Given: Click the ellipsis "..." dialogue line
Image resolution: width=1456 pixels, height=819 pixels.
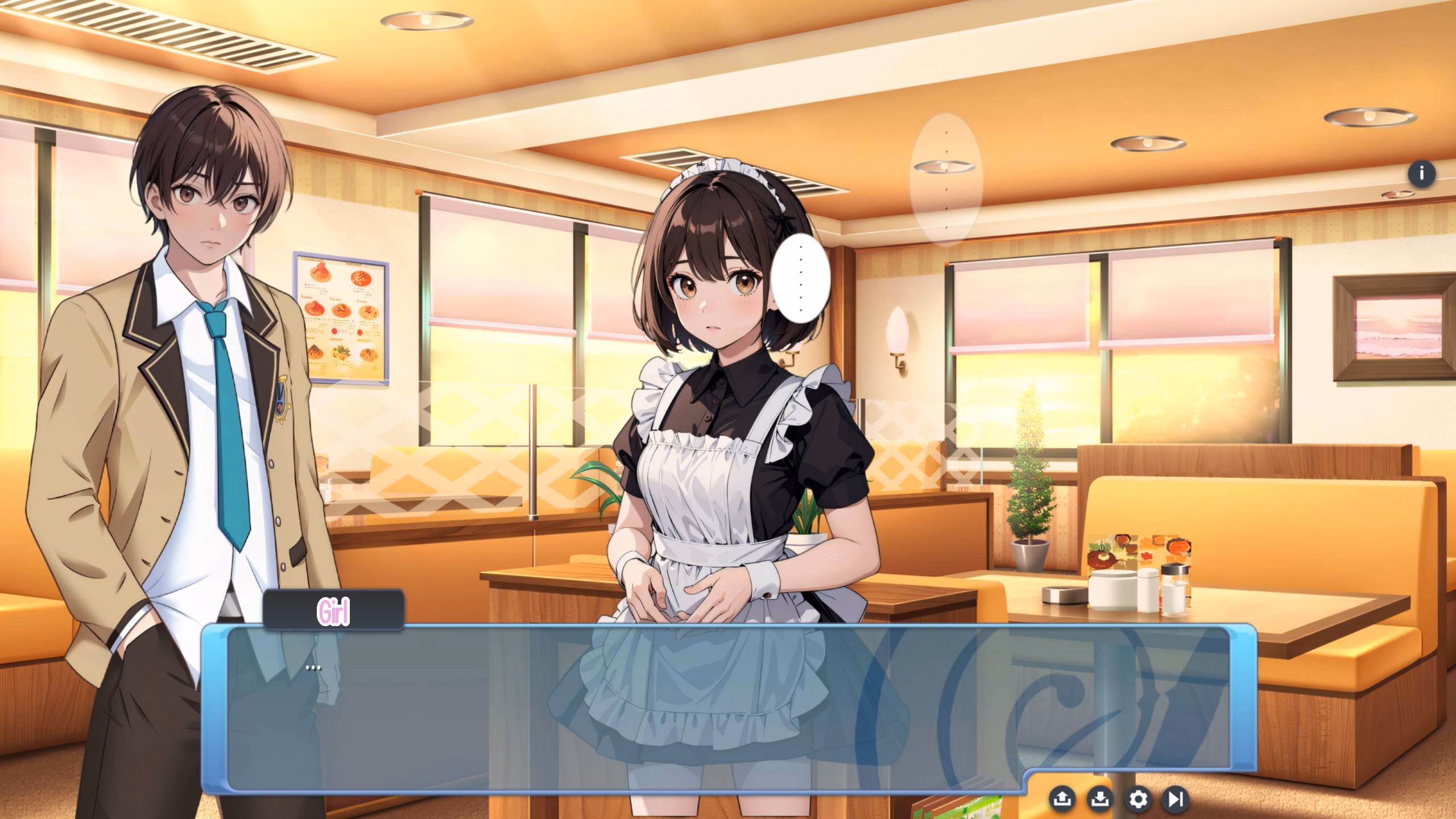Looking at the screenshot, I should pyautogui.click(x=313, y=667).
